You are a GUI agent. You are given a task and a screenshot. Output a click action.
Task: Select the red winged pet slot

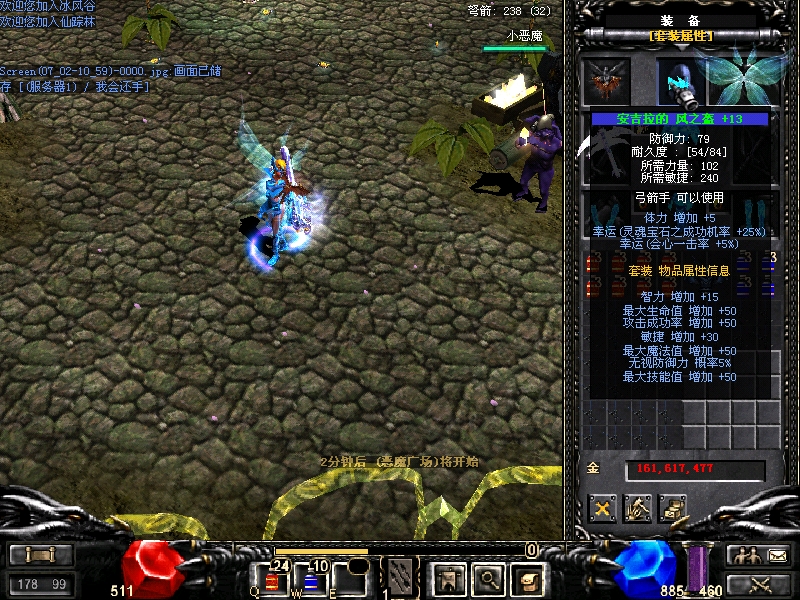click(x=606, y=81)
